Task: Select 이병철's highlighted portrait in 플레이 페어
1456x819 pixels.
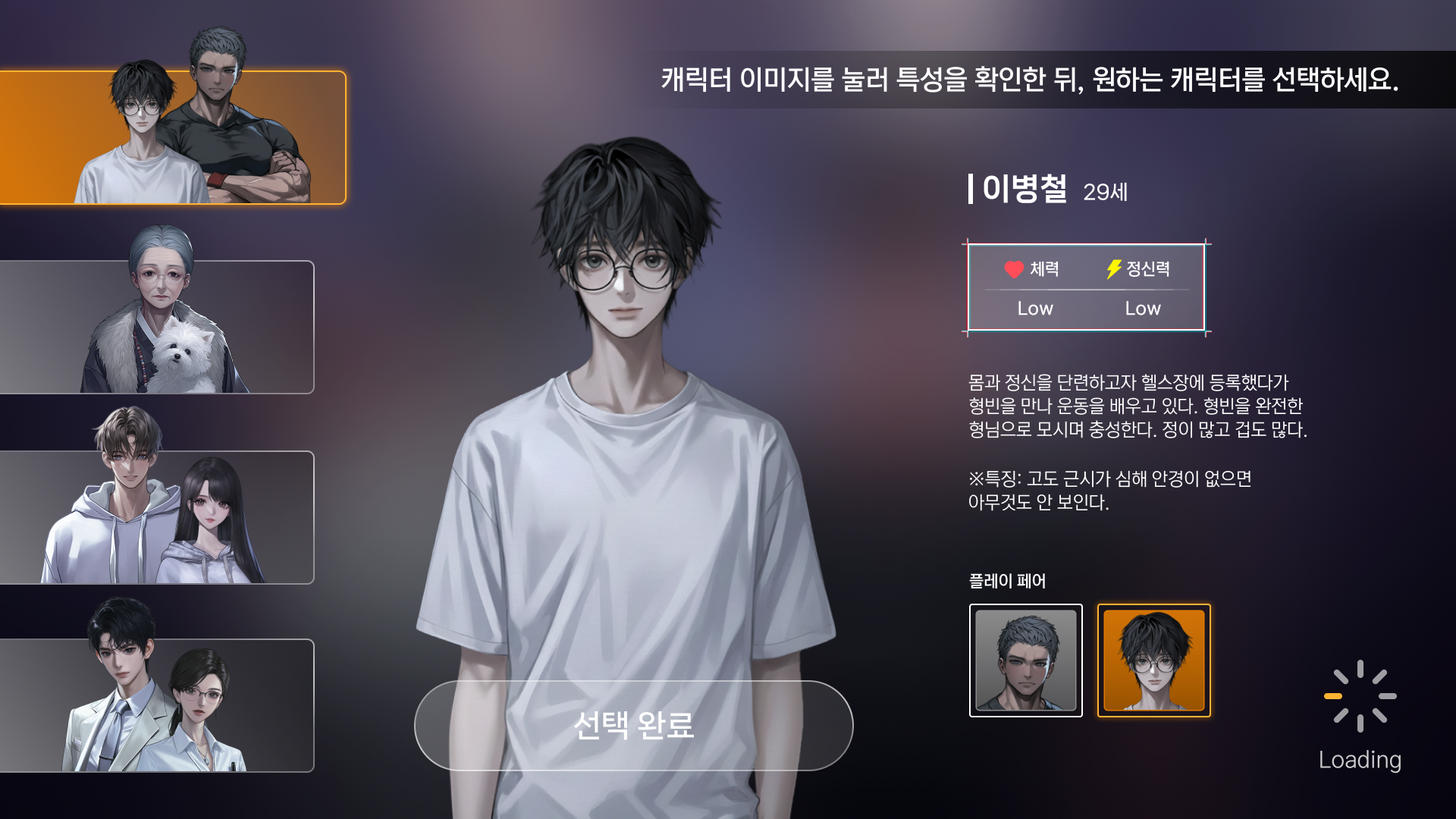Action: pyautogui.click(x=1153, y=660)
